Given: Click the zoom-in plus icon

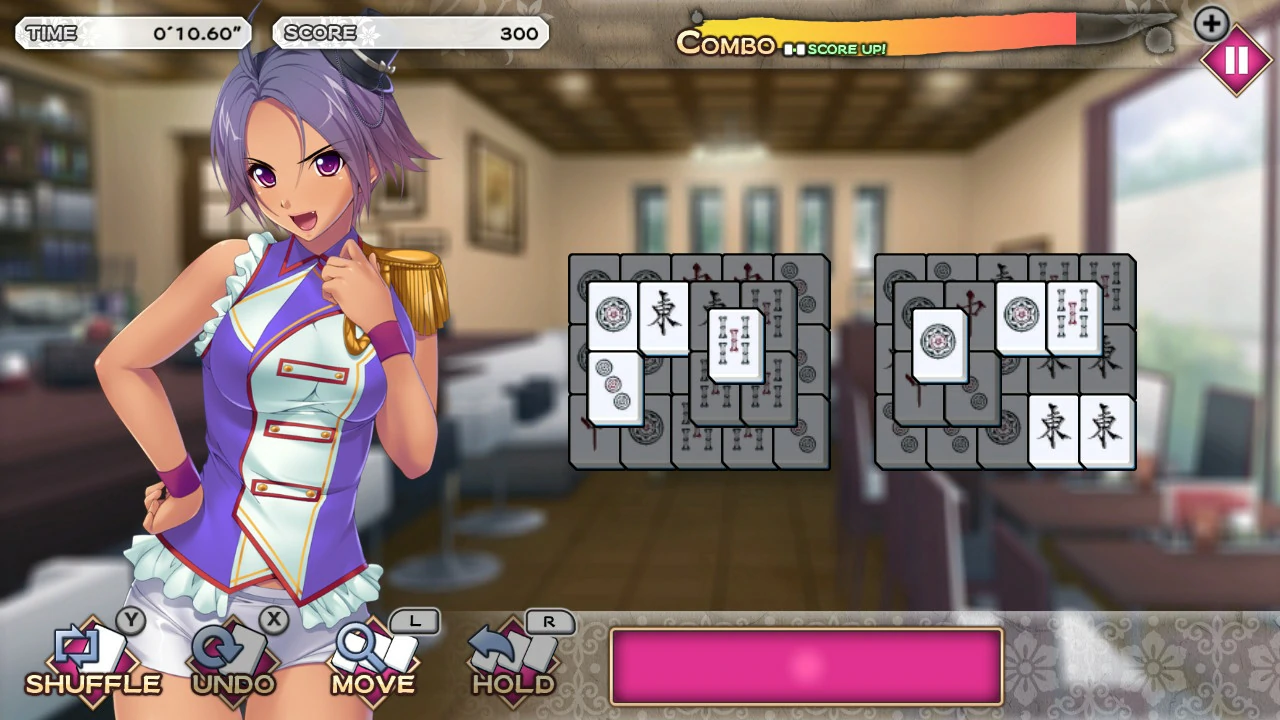Looking at the screenshot, I should (x=1211, y=24).
